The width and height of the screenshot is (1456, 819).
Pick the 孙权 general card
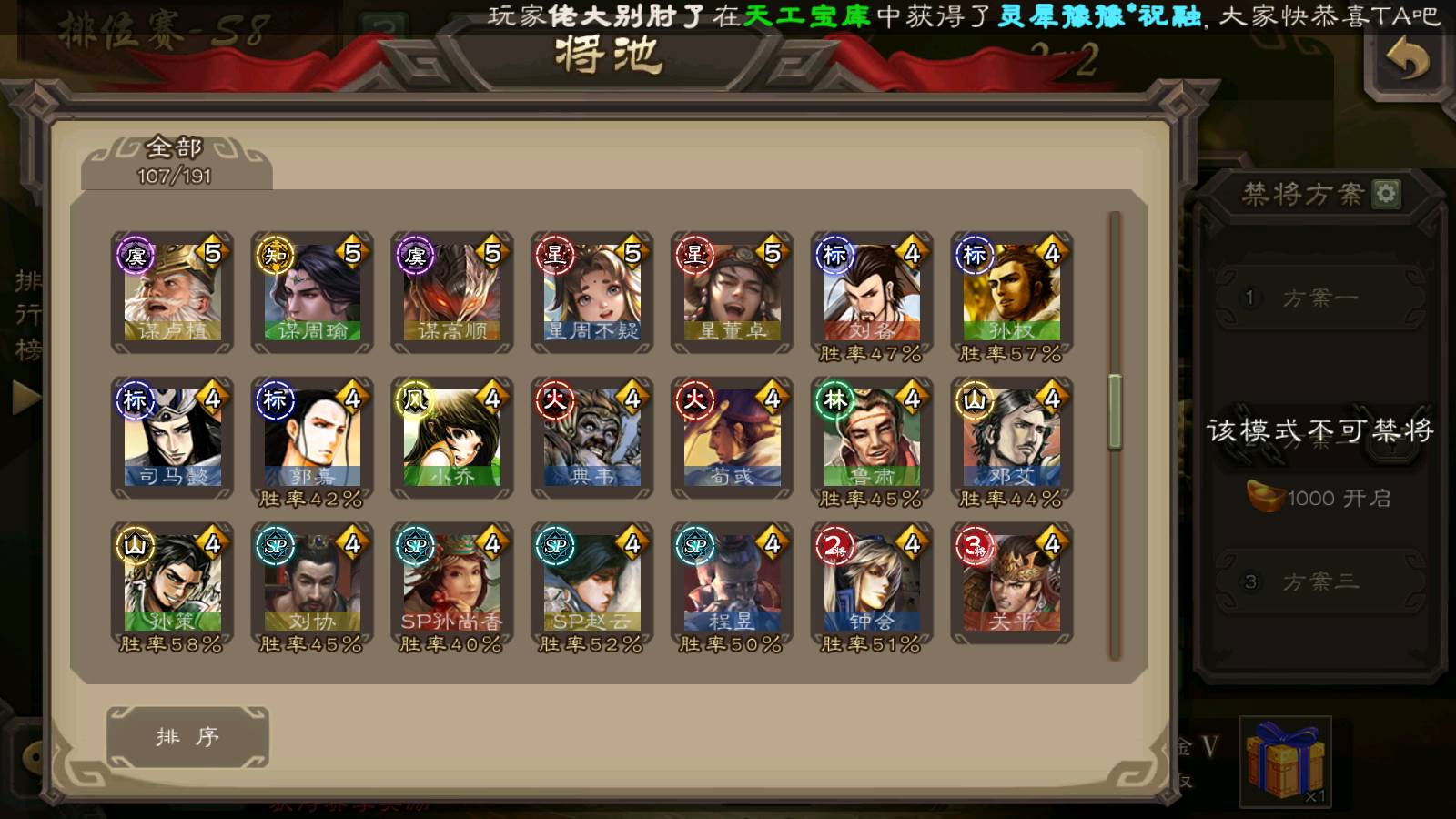pyautogui.click(x=1012, y=293)
